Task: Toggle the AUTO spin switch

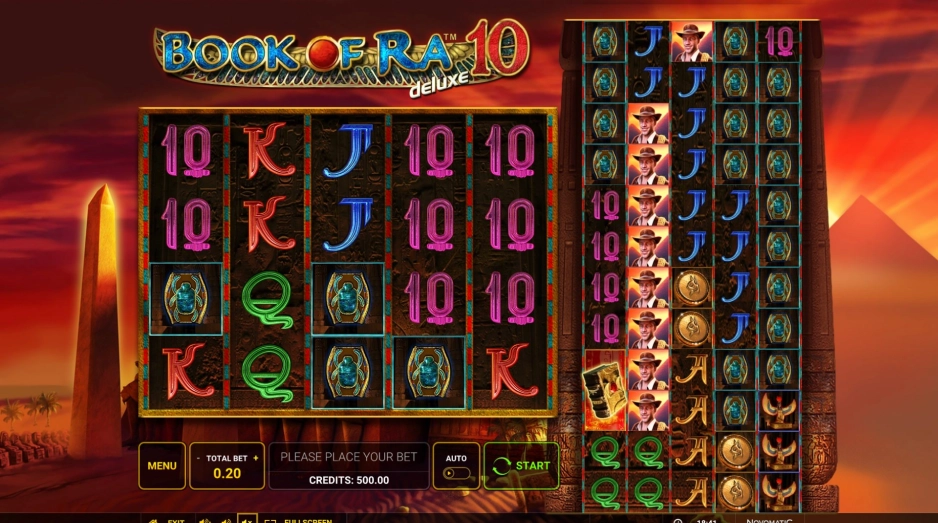Action: click(455, 473)
